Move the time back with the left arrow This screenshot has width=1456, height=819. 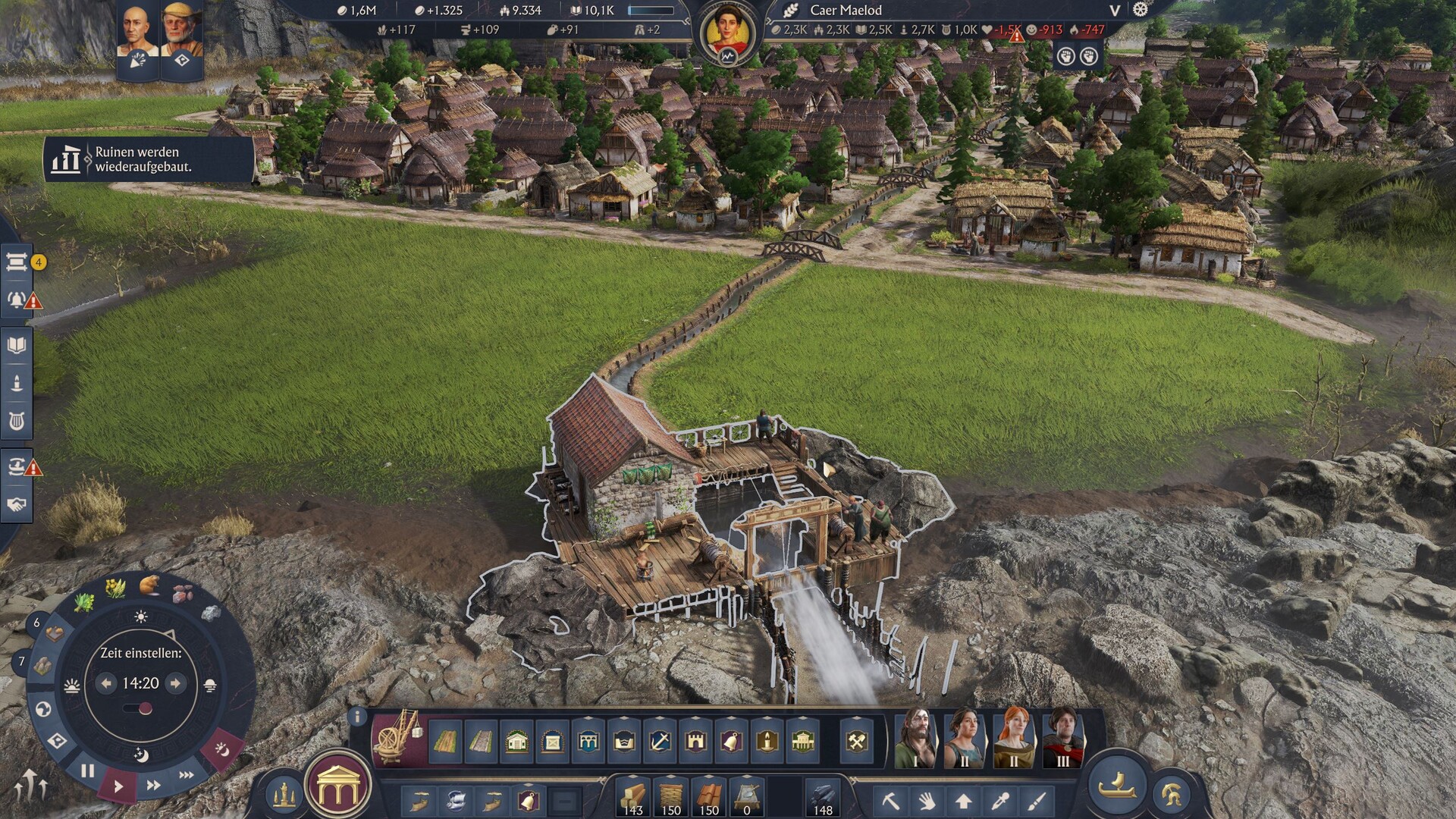click(106, 683)
